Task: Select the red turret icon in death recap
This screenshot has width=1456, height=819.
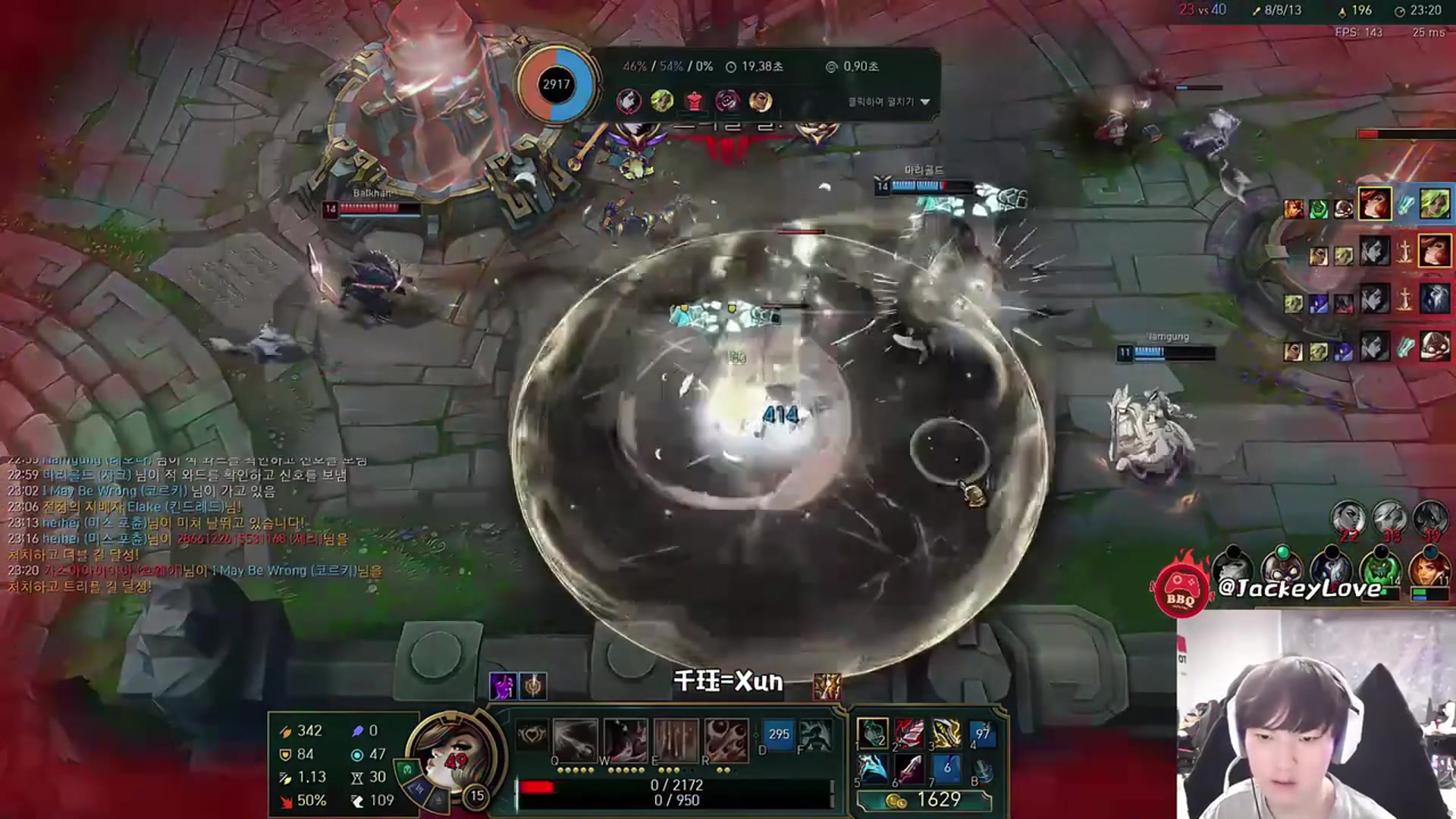Action: point(694,101)
